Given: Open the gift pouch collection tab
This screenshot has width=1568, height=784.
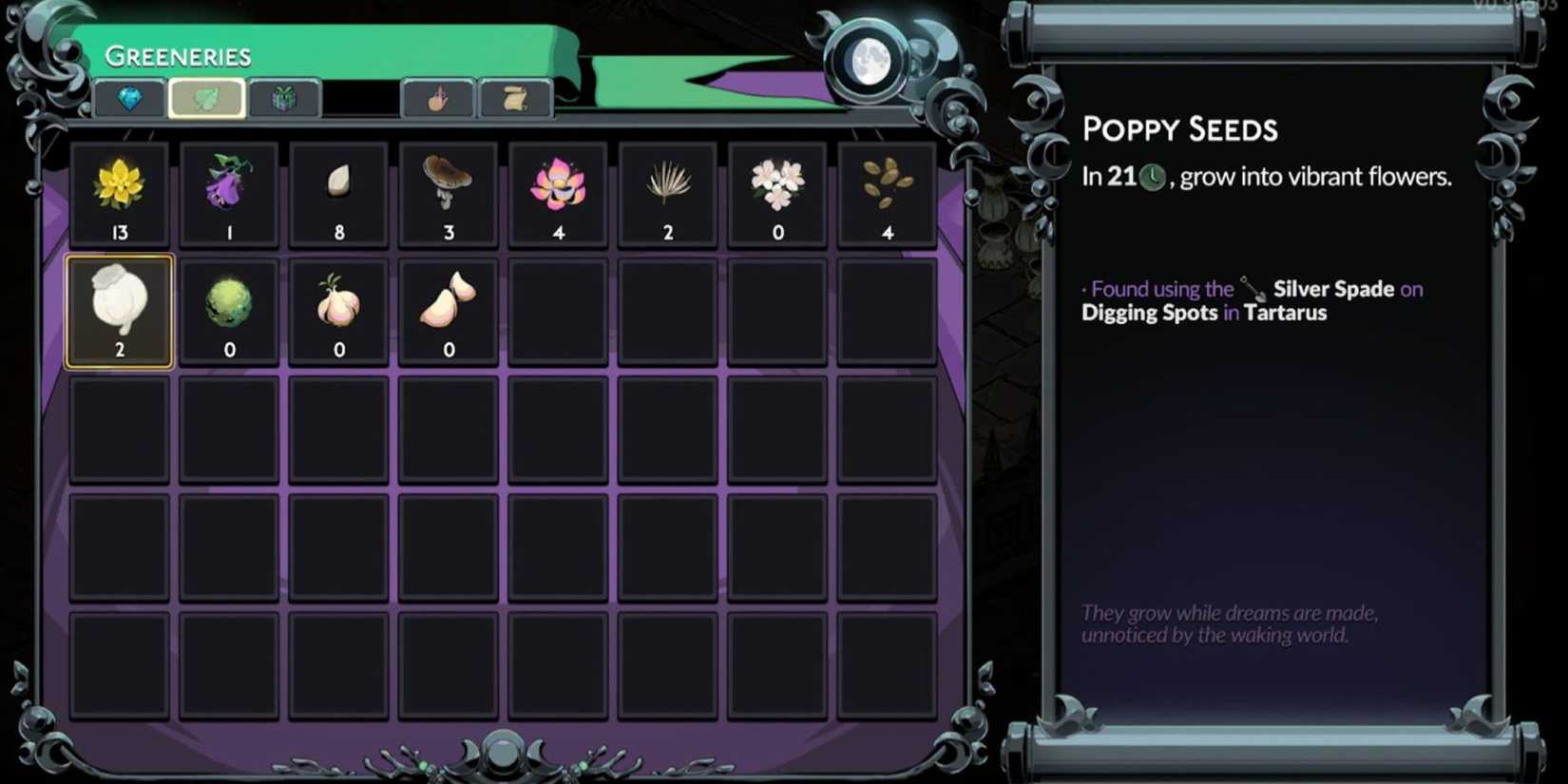Looking at the screenshot, I should click(x=284, y=98).
